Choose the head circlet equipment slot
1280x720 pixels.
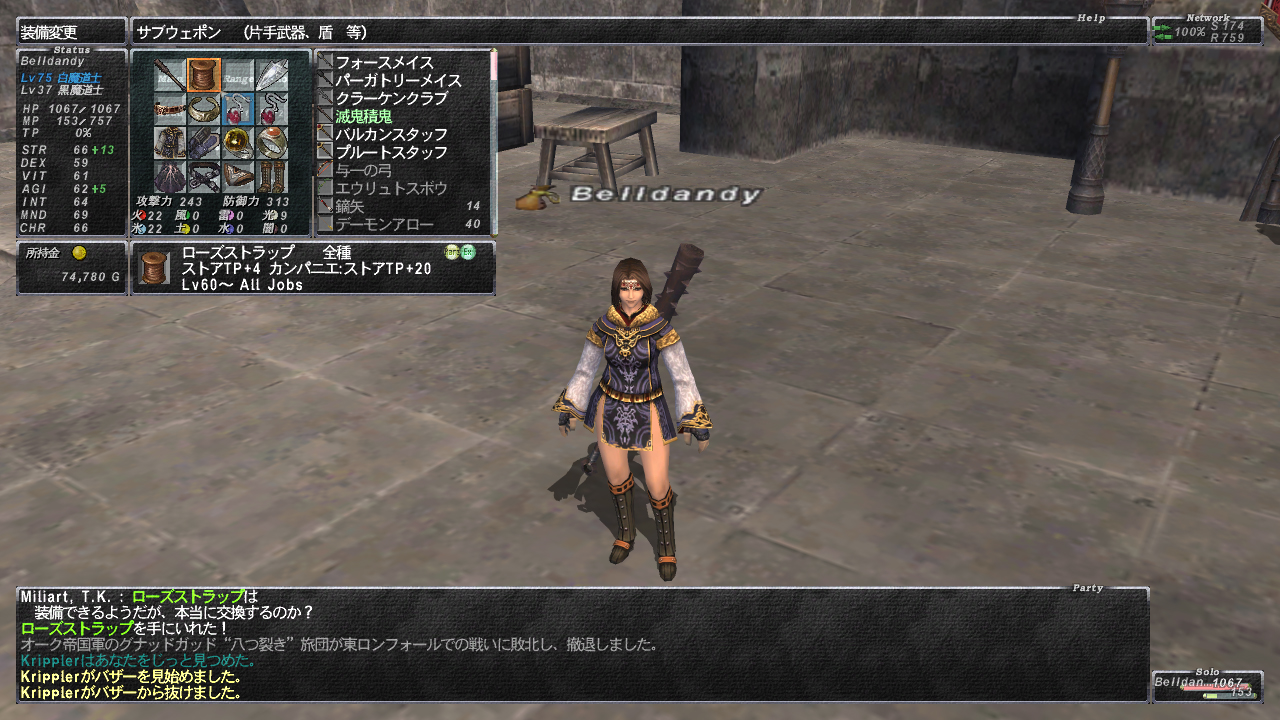click(x=170, y=108)
